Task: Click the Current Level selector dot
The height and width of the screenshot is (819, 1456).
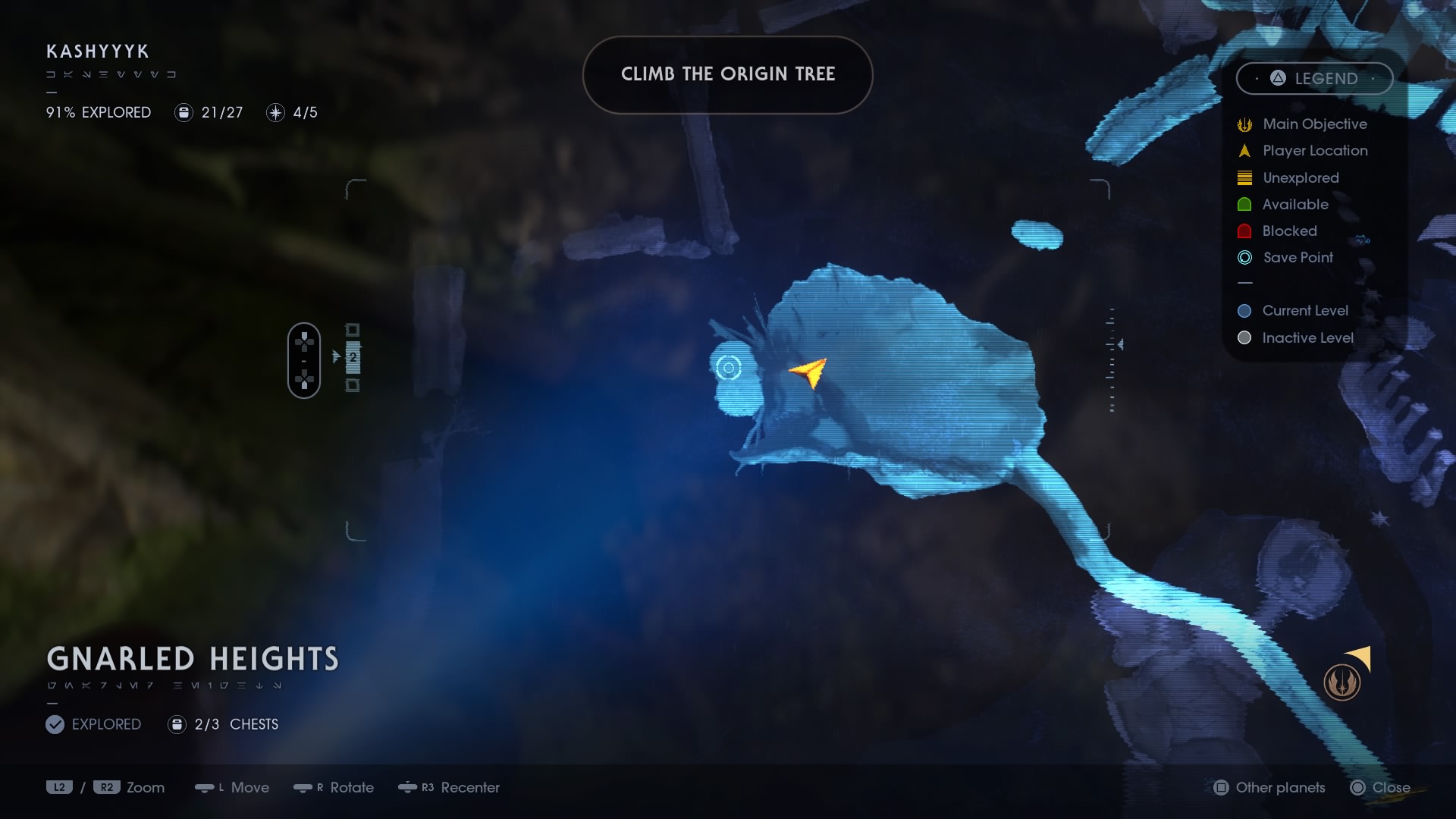Action: (1244, 310)
